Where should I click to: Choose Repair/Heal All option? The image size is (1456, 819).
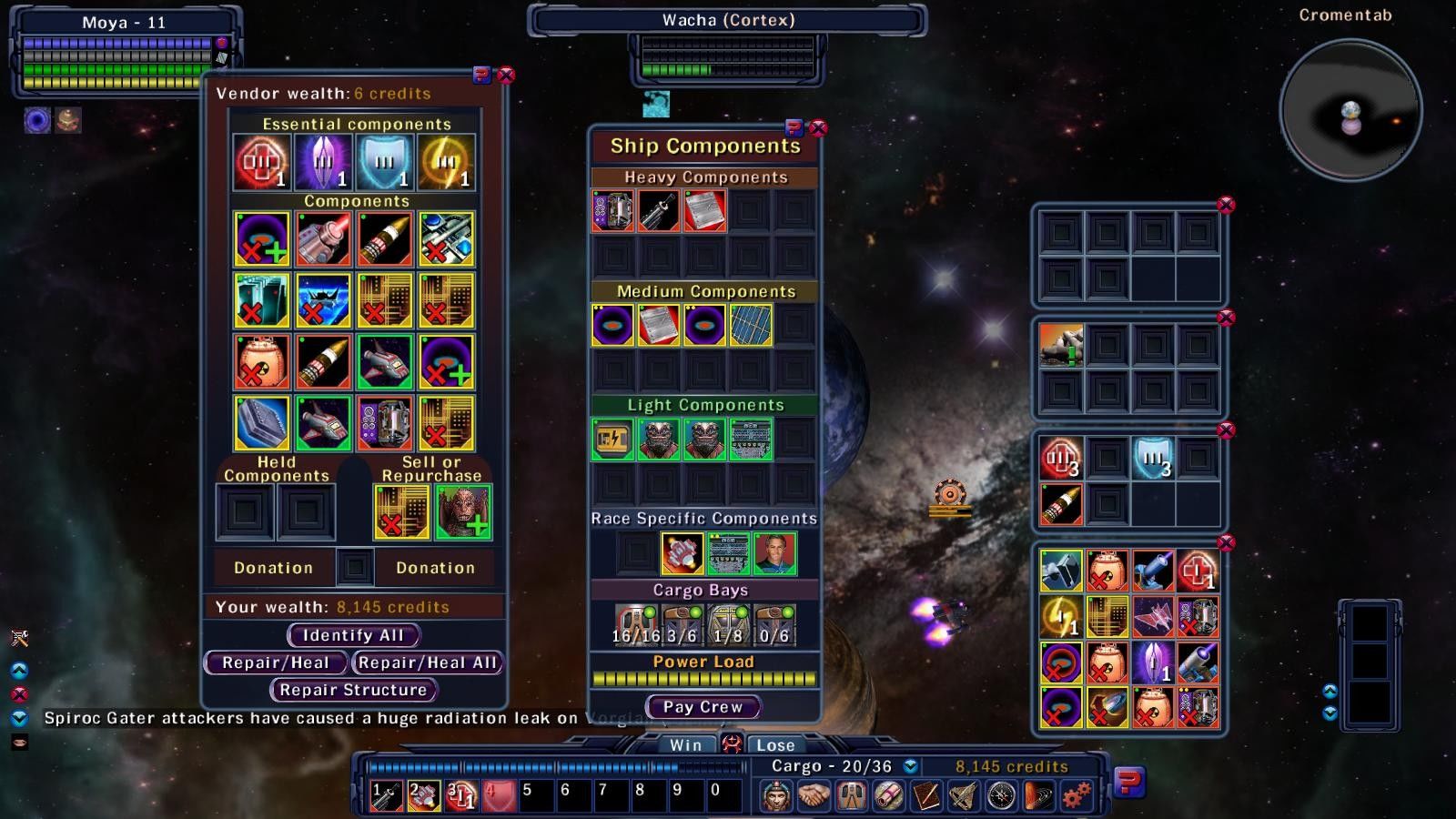427,662
